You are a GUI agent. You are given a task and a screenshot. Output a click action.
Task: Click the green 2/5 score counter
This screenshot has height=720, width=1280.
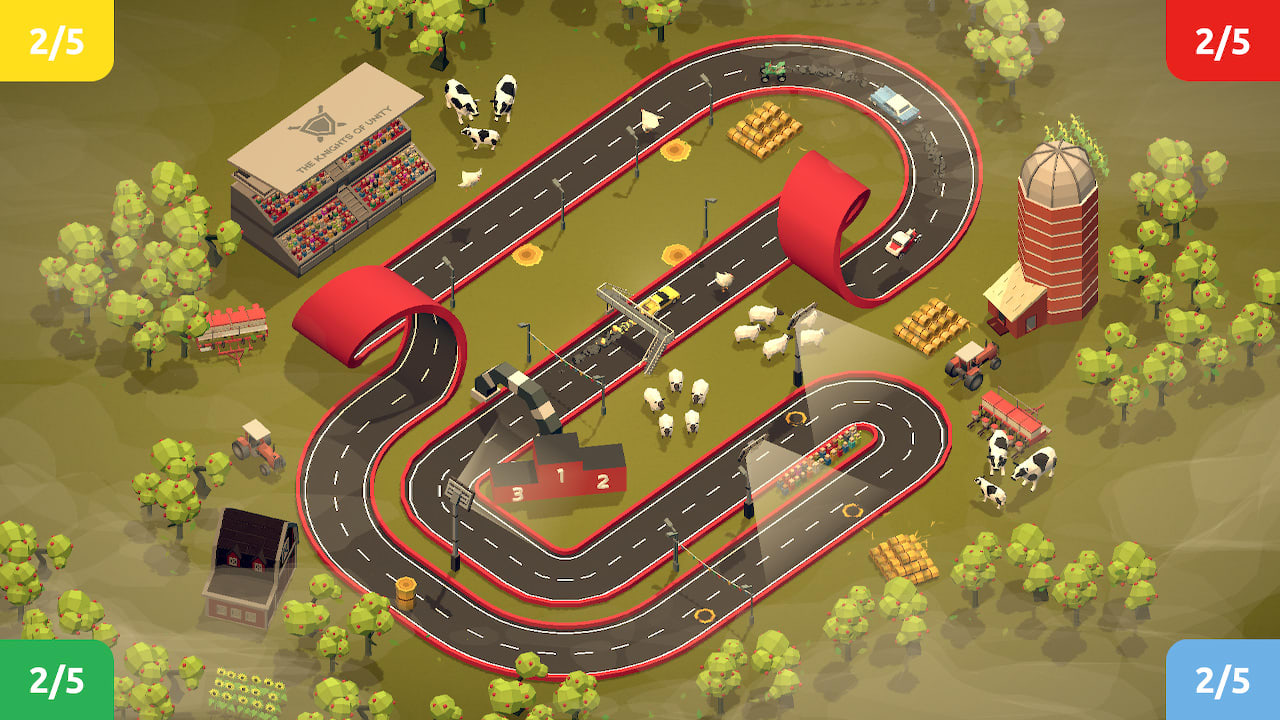click(40, 680)
